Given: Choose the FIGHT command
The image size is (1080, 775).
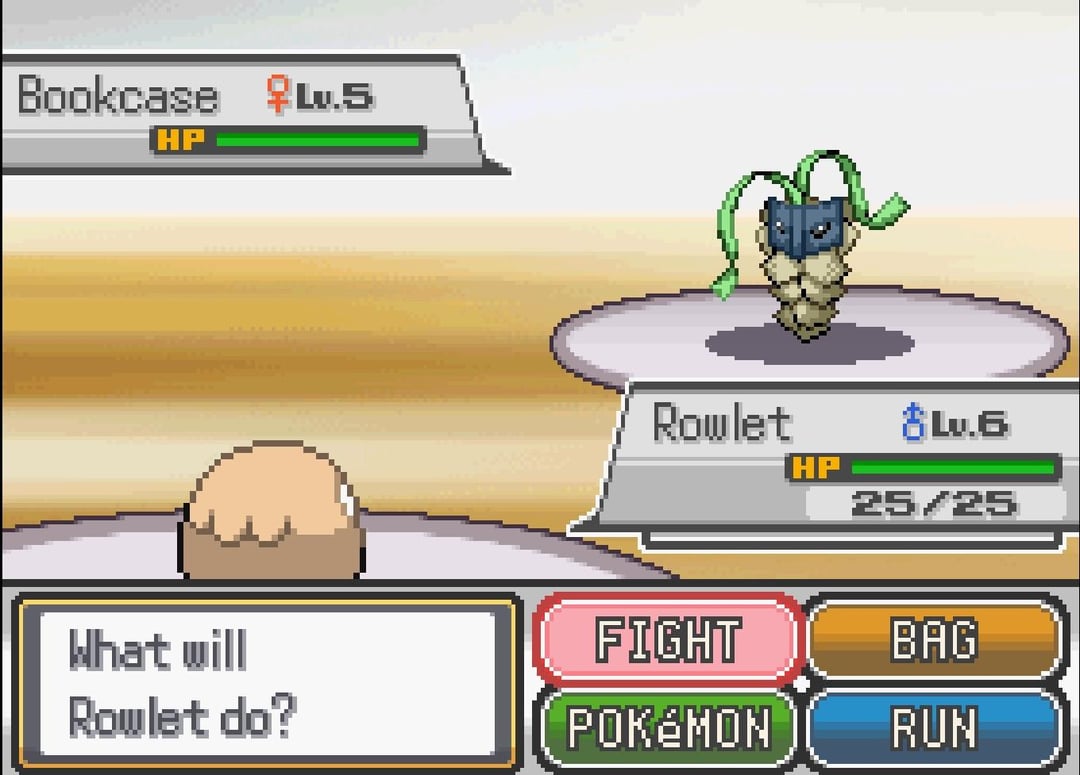Looking at the screenshot, I should tap(668, 640).
